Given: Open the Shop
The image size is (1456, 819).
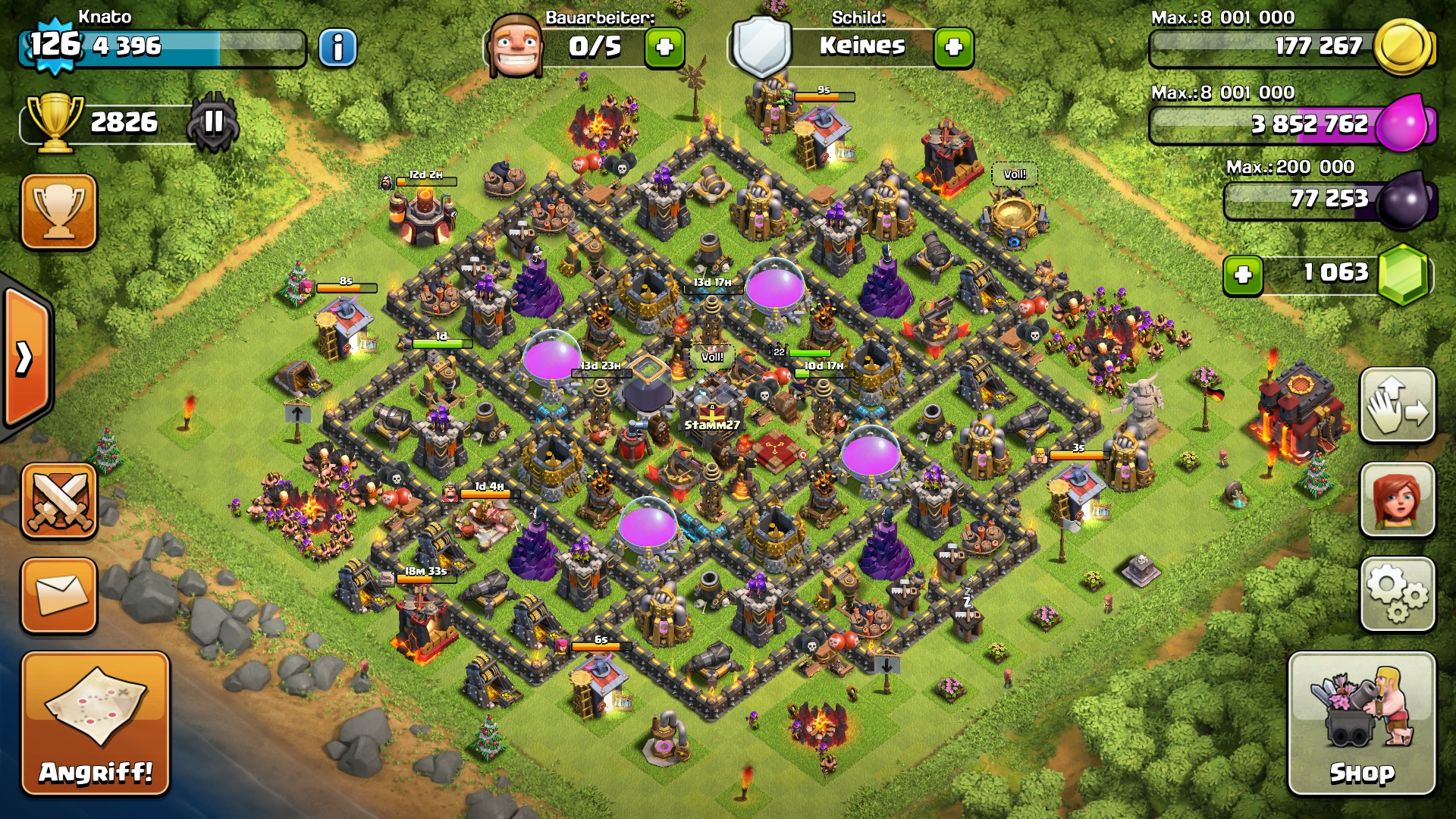Looking at the screenshot, I should [1361, 723].
